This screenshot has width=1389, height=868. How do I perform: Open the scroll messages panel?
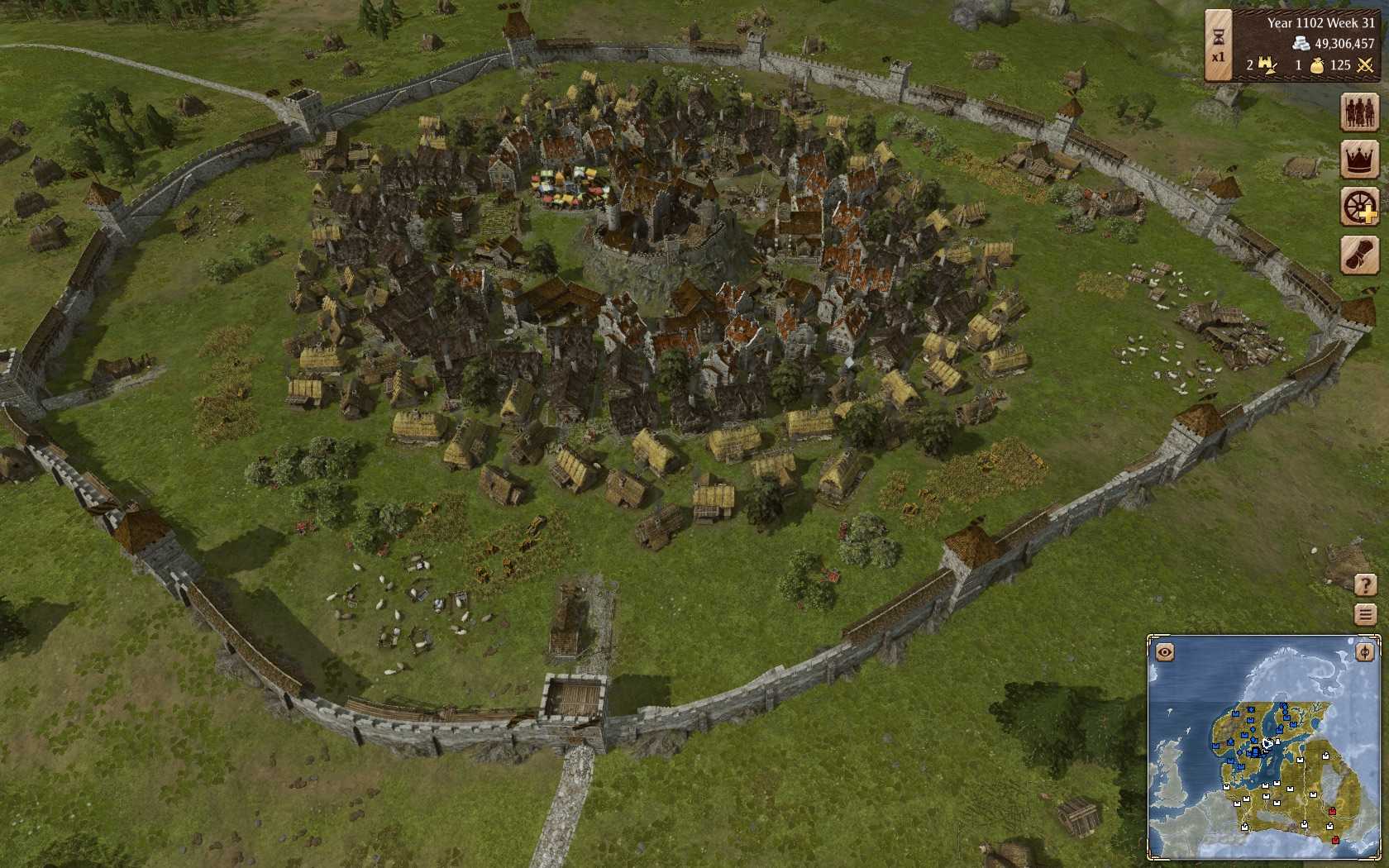(x=1359, y=255)
